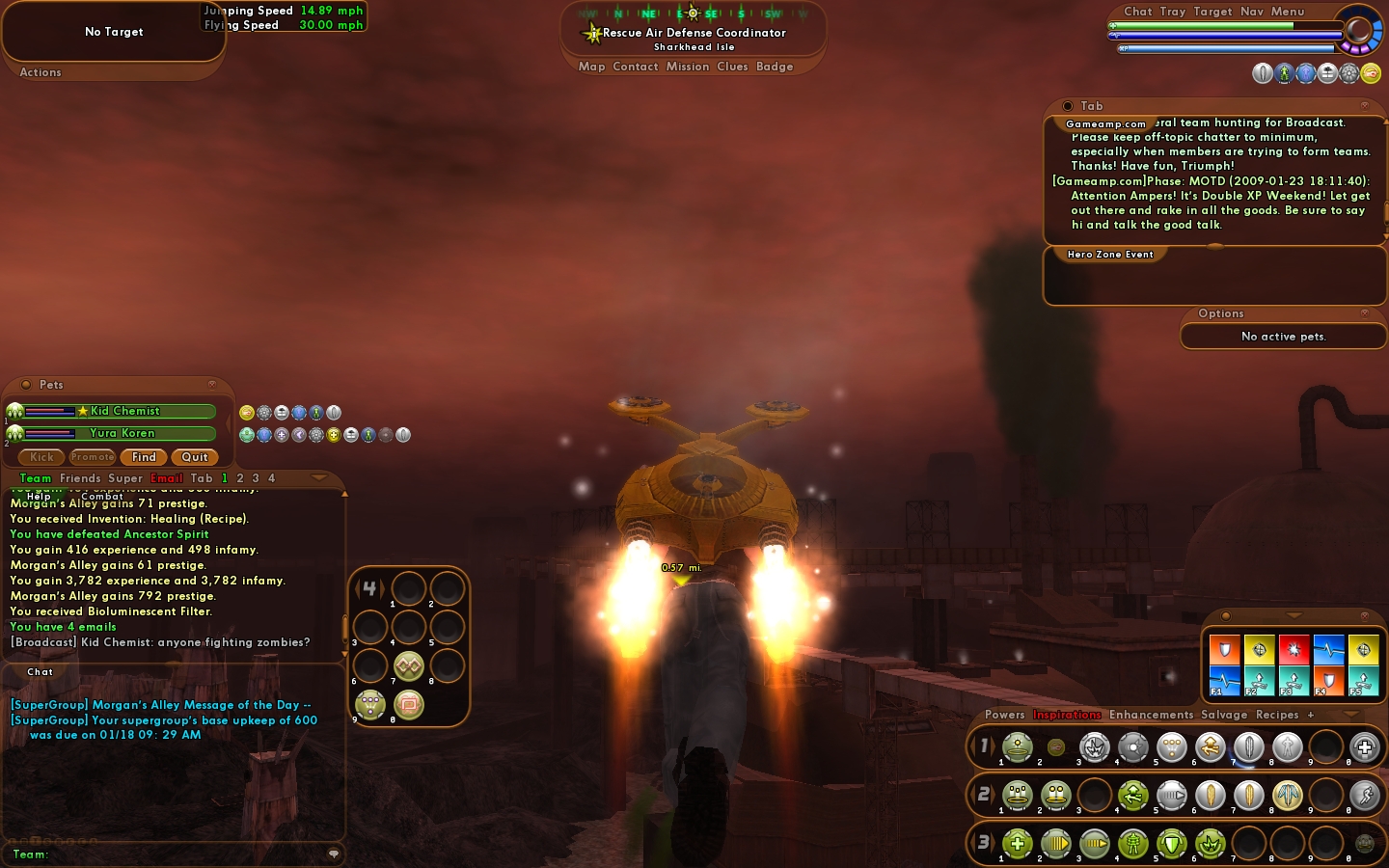Open the top Menu option

[x=1287, y=12]
